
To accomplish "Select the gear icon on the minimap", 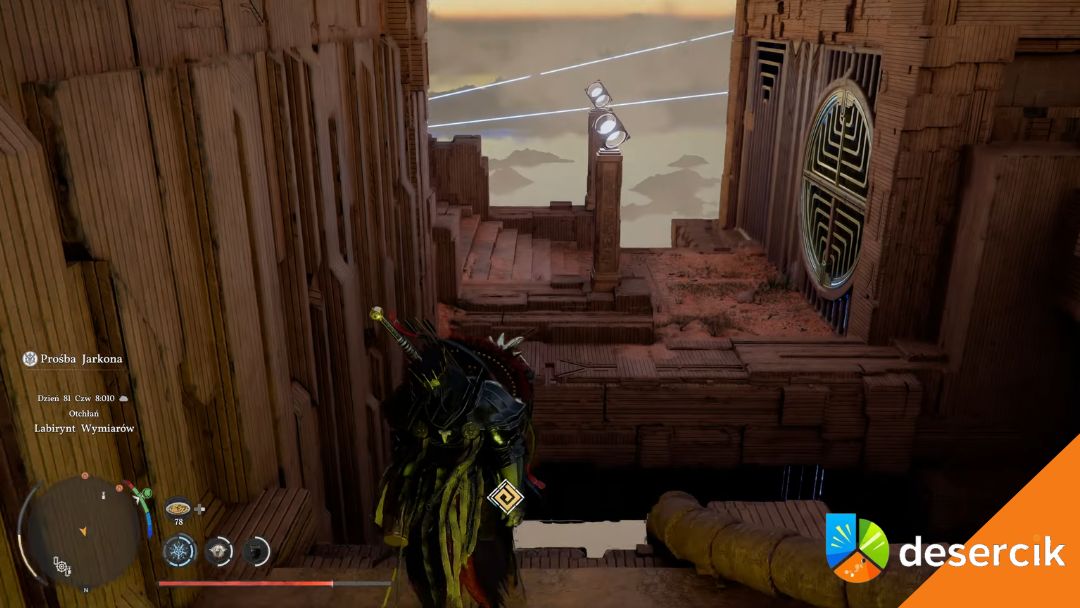I will click(62, 566).
